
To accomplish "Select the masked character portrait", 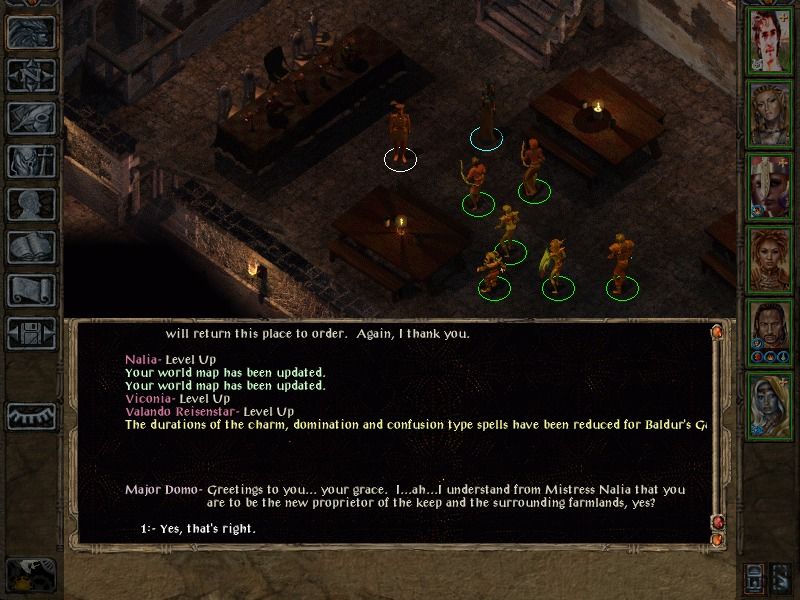I will click(770, 186).
